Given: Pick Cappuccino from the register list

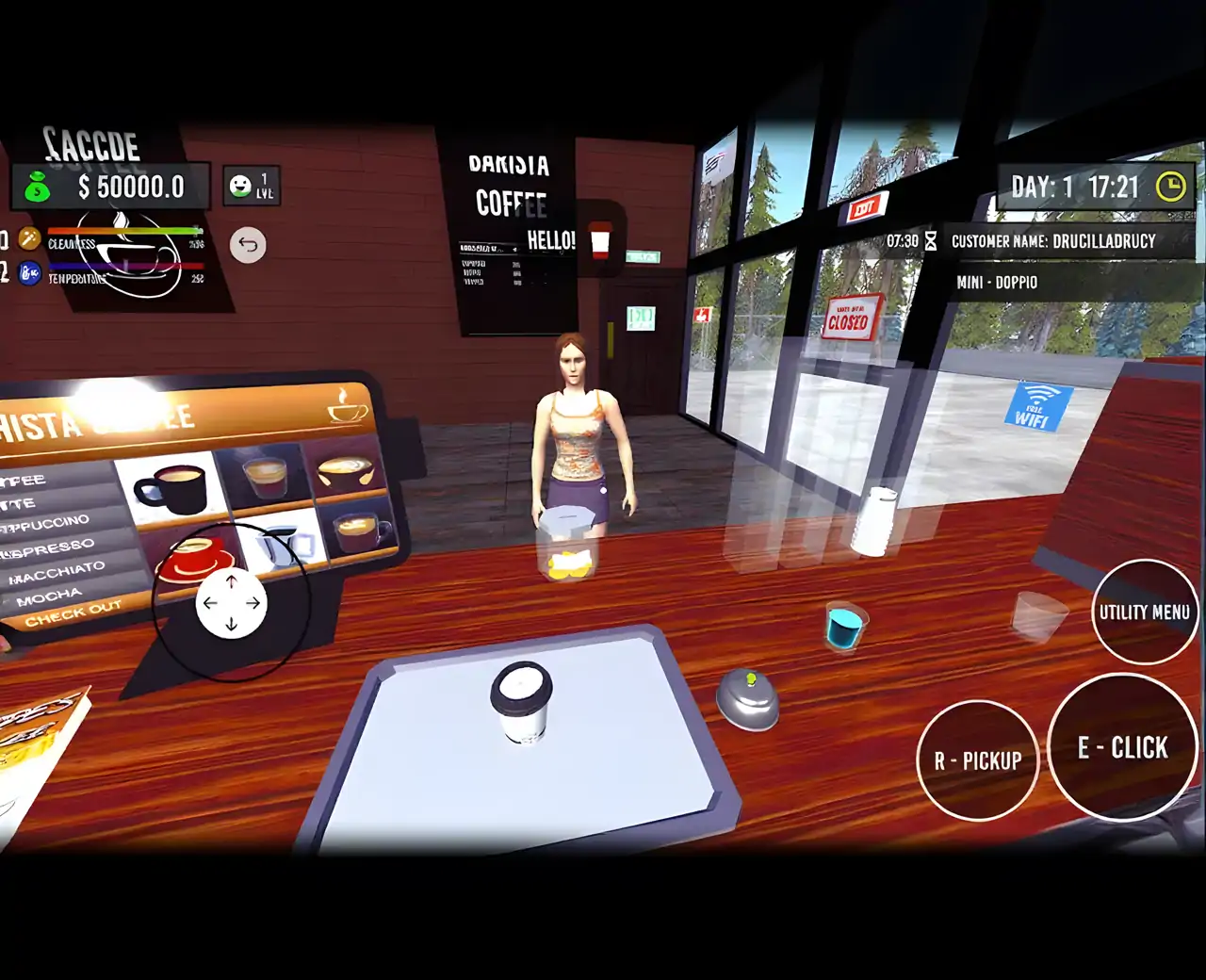Looking at the screenshot, I should coord(47,523).
